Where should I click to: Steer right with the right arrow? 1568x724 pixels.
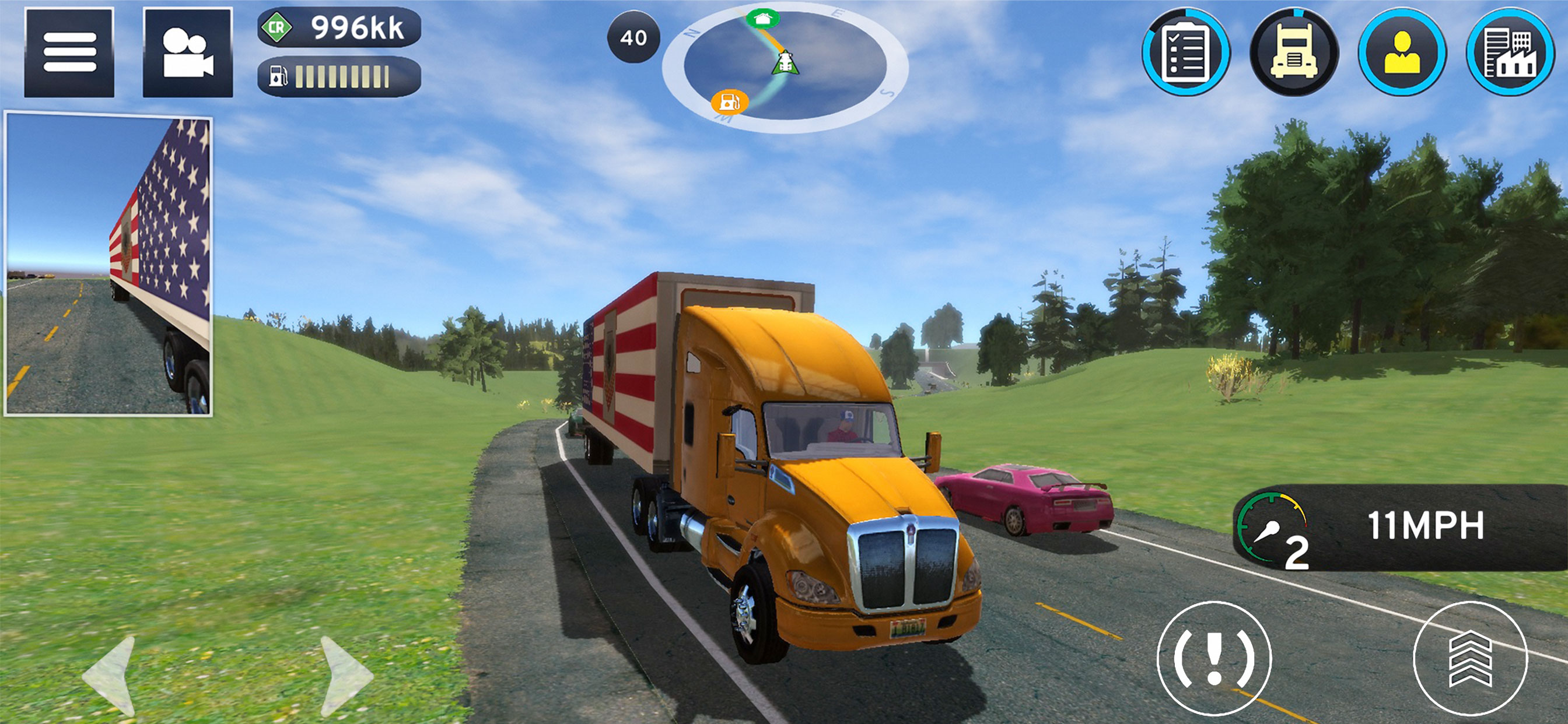click(x=344, y=674)
